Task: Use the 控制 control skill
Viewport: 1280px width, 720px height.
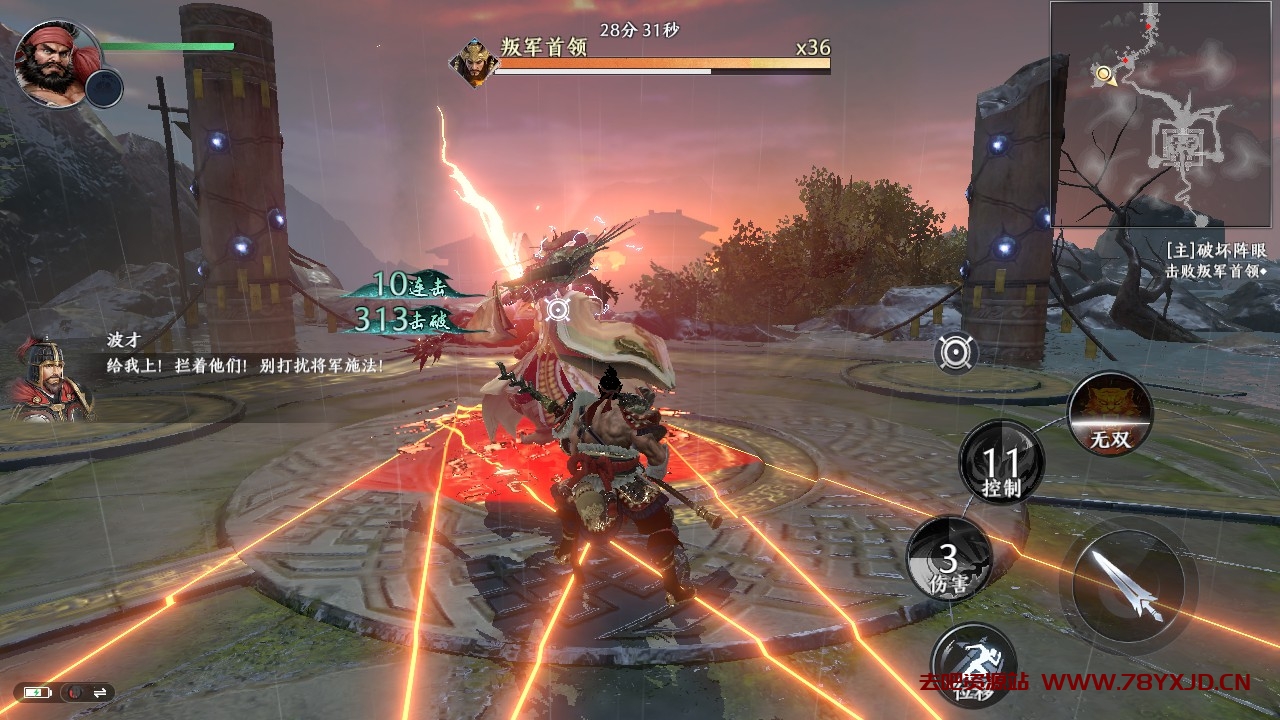Action: pos(1001,463)
